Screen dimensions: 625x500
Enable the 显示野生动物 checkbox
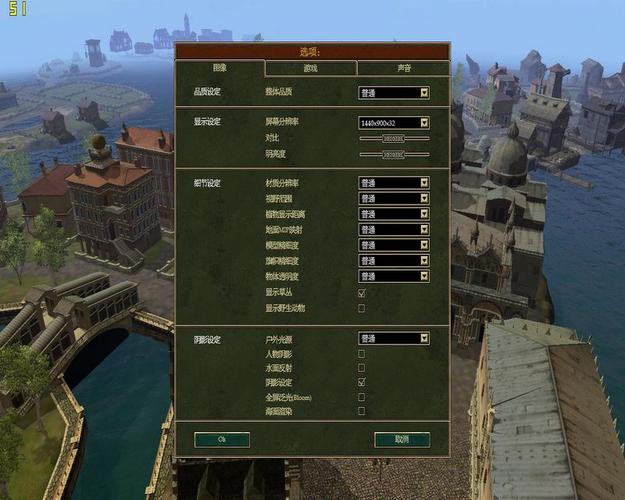[x=361, y=308]
